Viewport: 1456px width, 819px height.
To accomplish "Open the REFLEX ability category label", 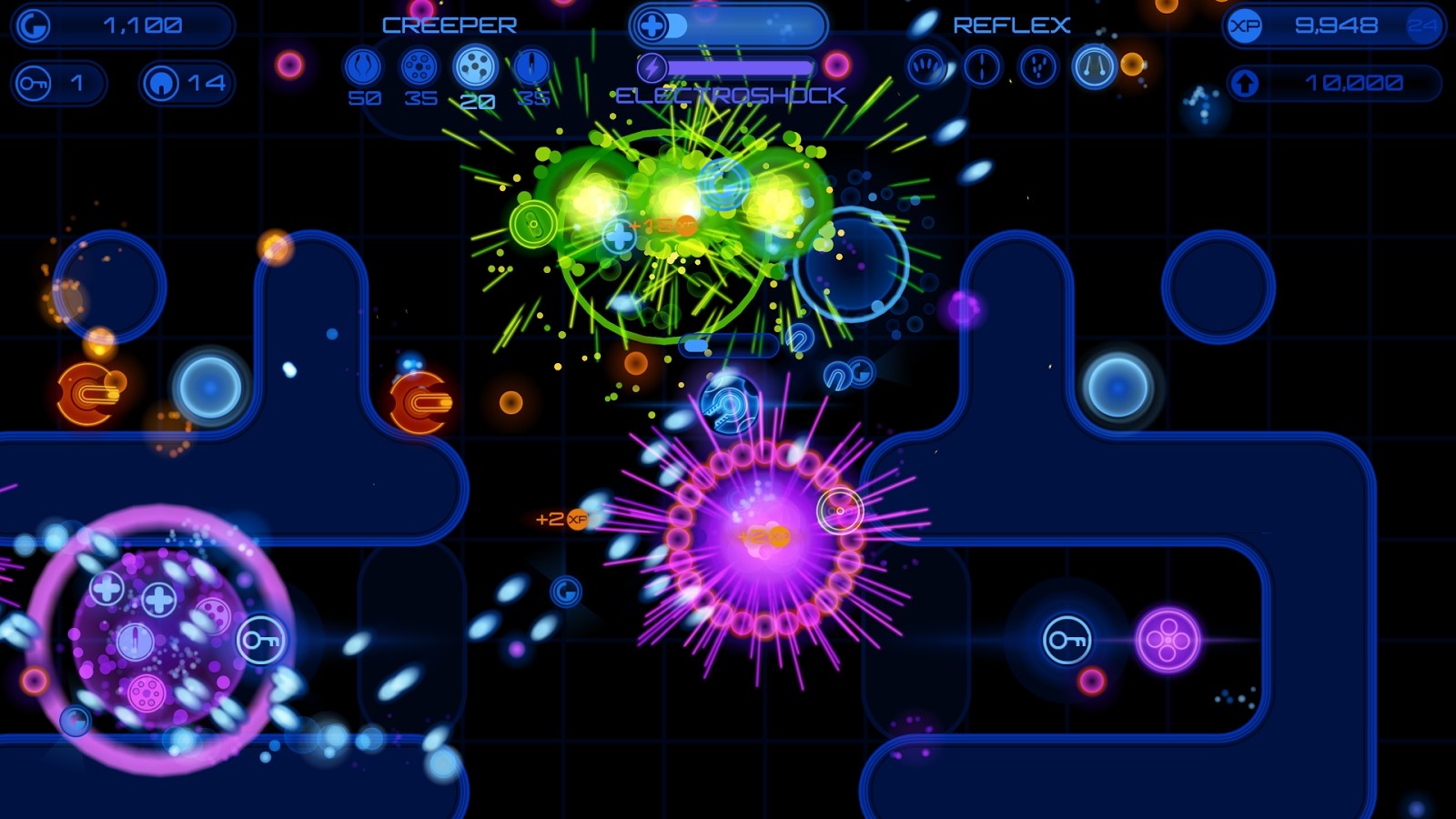I will coord(1010,25).
